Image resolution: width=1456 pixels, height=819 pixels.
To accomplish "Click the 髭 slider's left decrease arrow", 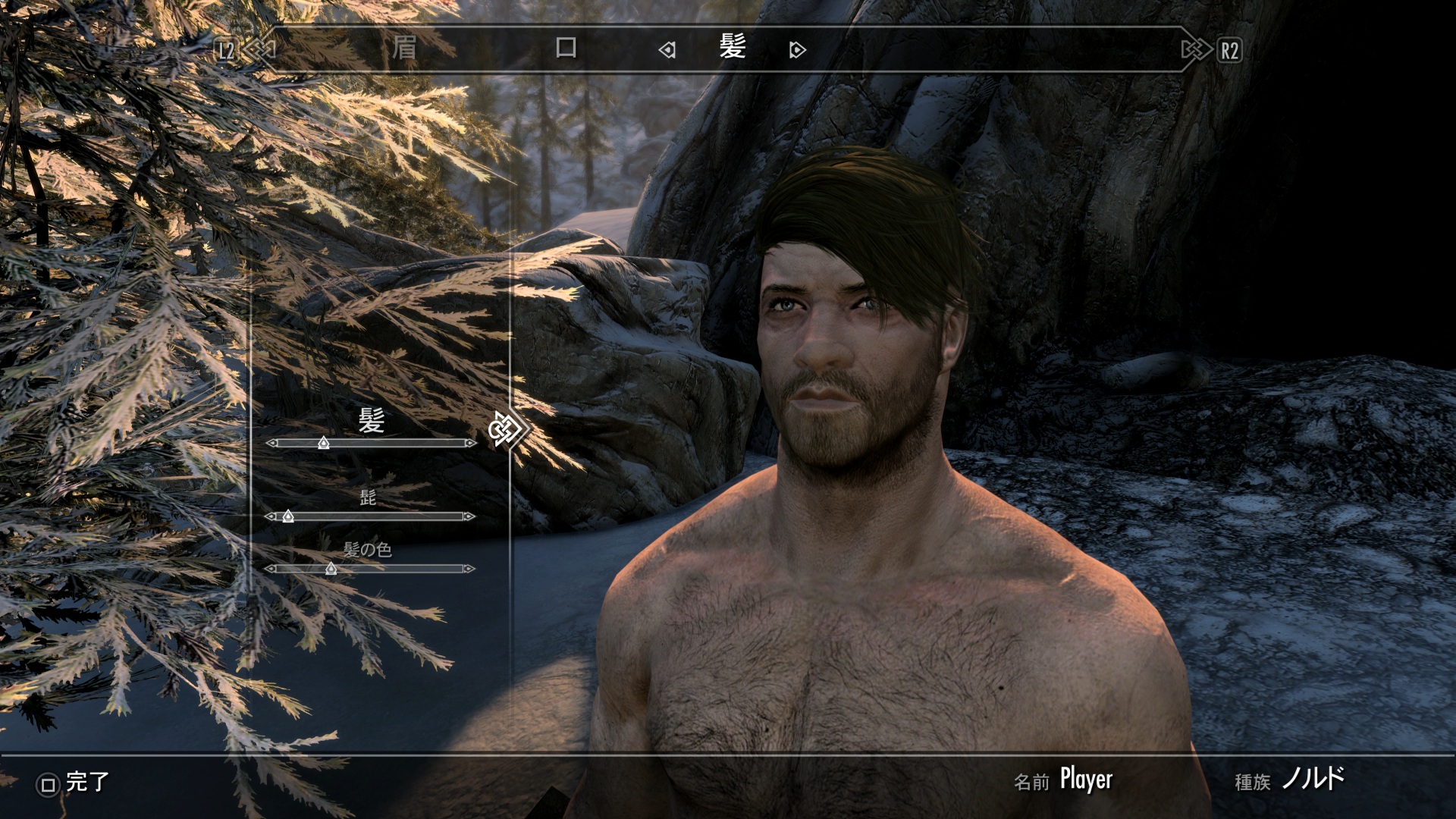I will [271, 516].
